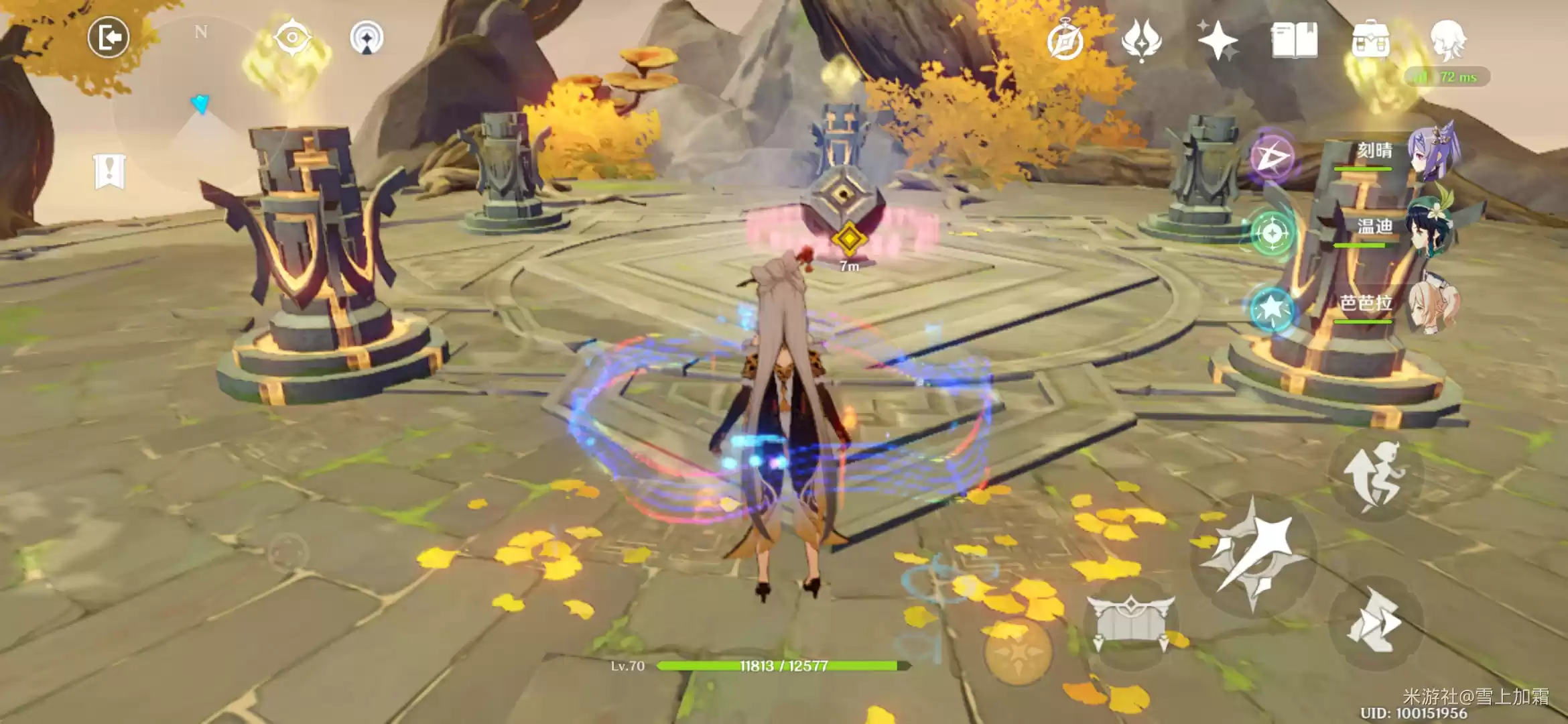Viewport: 1568px width, 724px height.
Task: Tap the exit door icon to leave
Action: (x=109, y=38)
